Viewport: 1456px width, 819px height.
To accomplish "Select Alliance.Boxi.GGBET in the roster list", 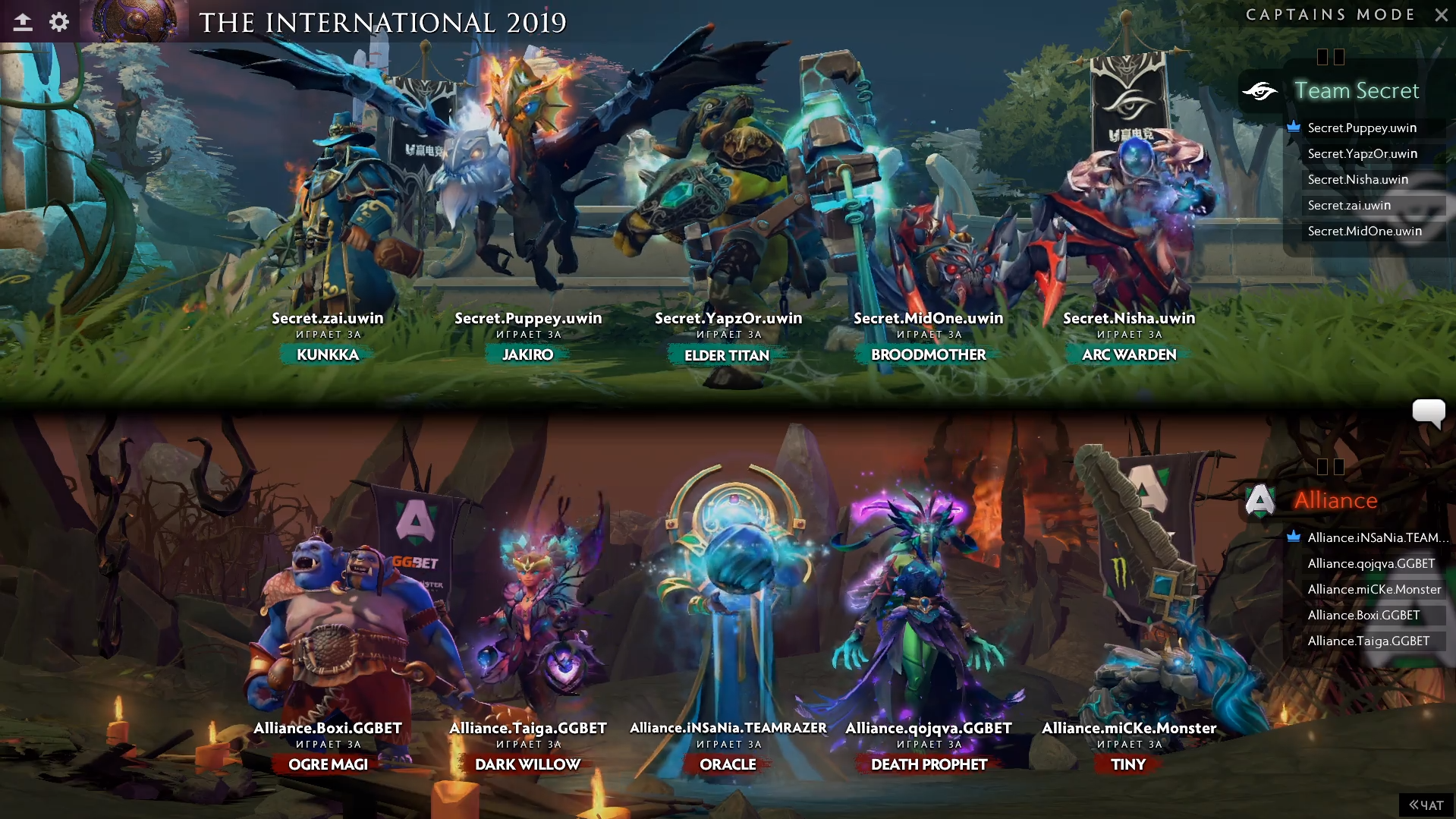I will point(1363,615).
